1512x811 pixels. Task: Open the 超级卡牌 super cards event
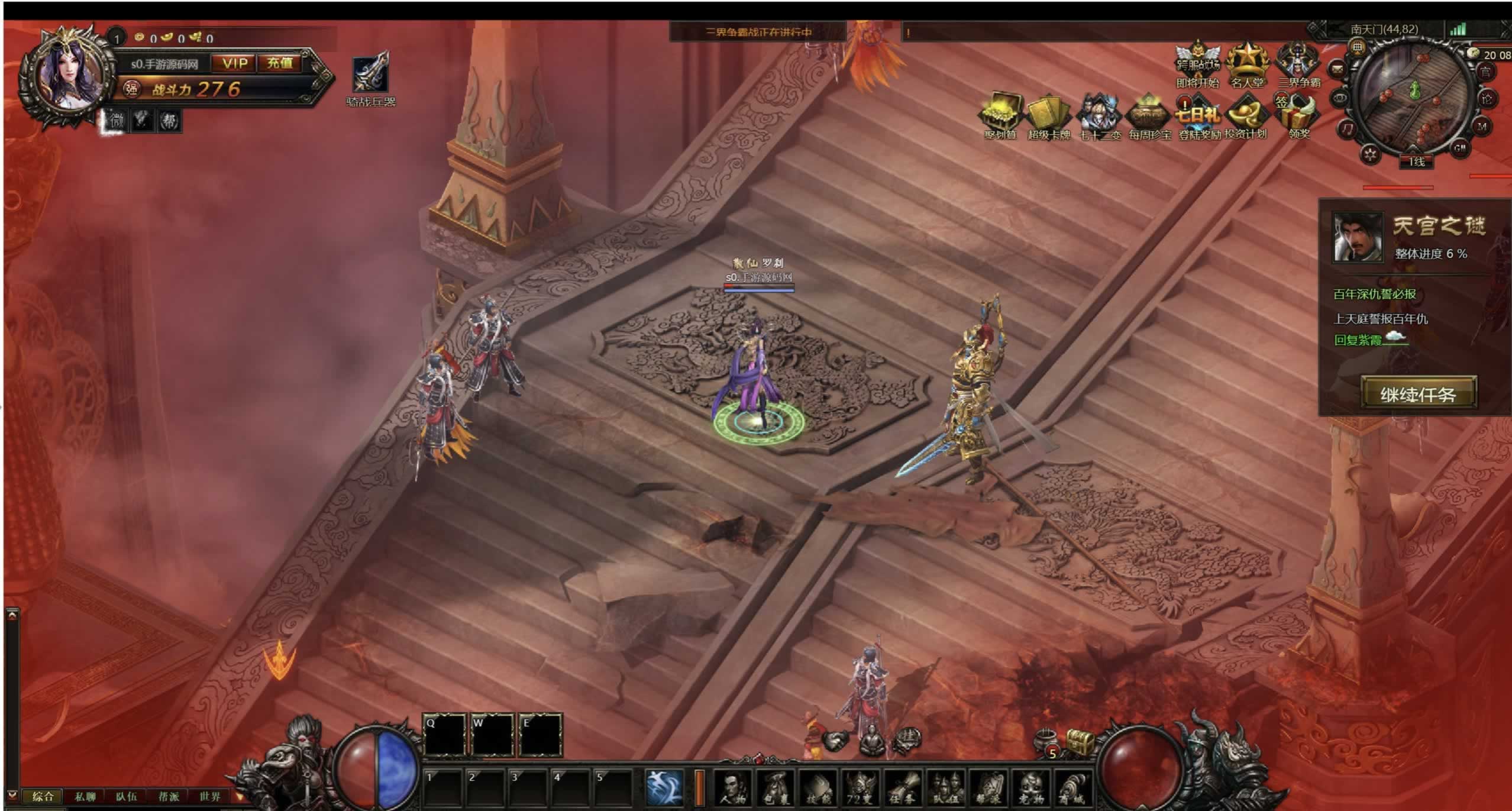coord(1048,115)
